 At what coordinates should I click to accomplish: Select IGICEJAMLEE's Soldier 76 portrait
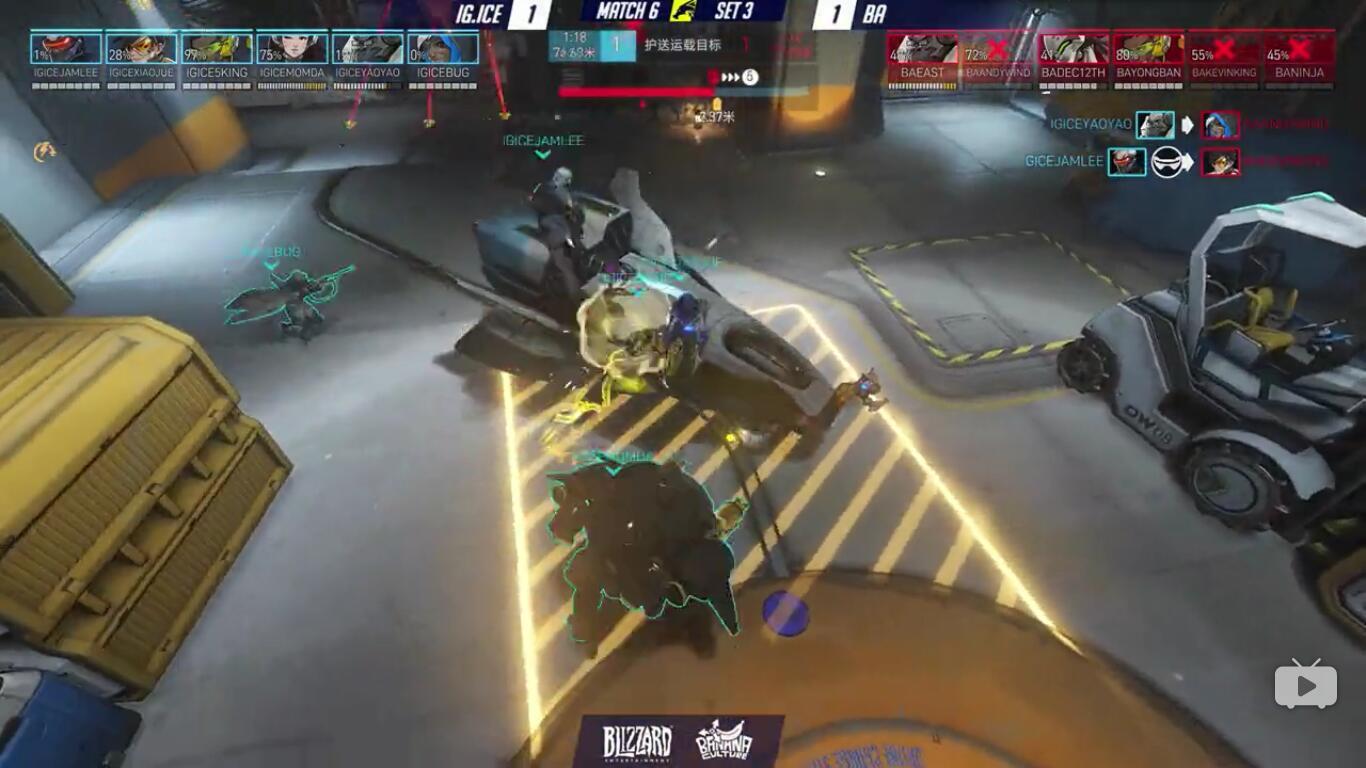pos(66,48)
